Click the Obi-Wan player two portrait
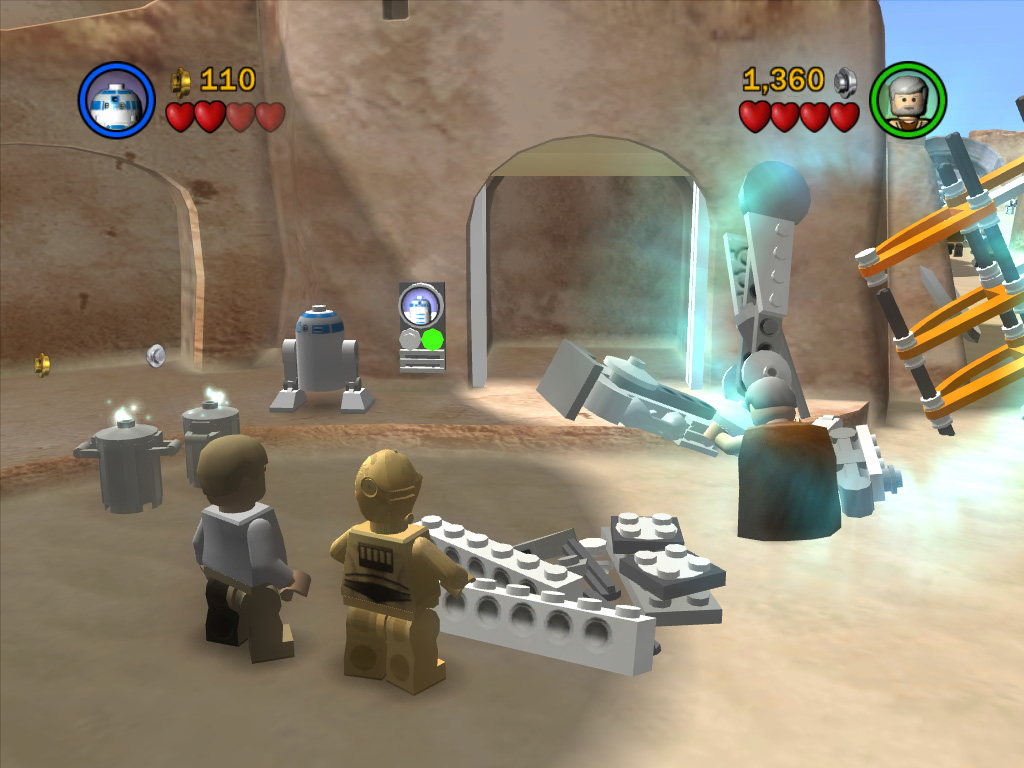 coord(908,101)
